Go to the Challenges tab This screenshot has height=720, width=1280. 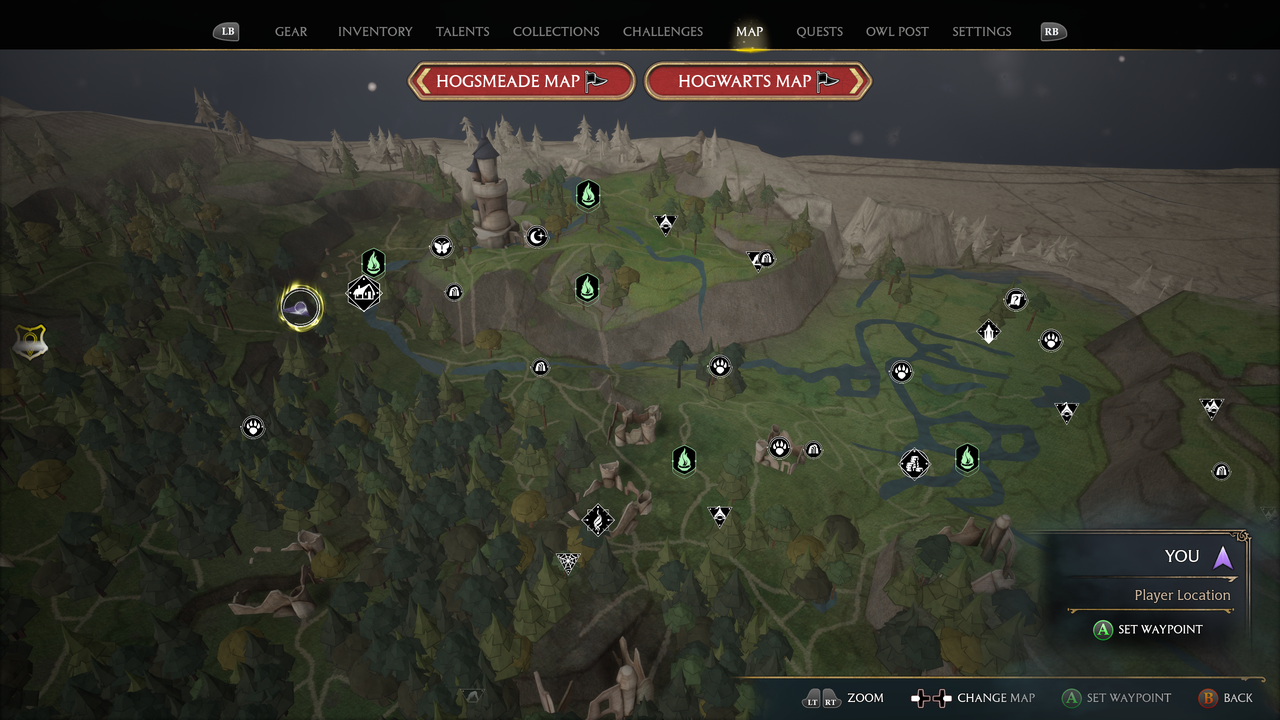pos(663,32)
